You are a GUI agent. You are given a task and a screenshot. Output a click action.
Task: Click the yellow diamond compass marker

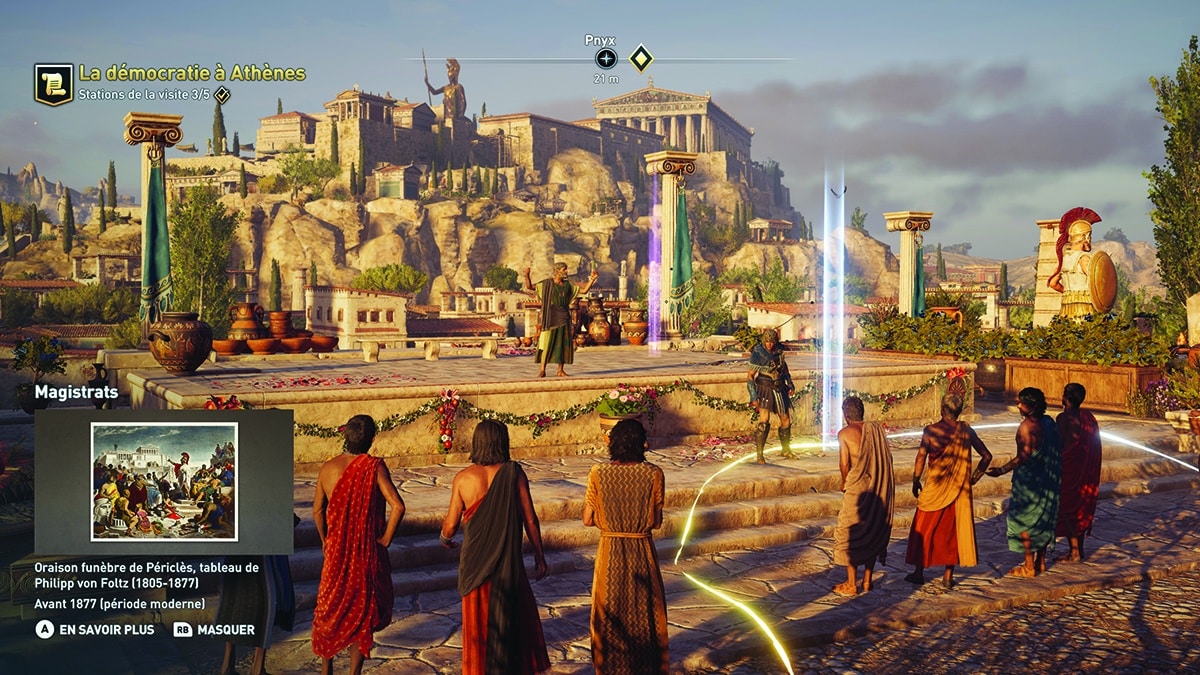pos(641,58)
